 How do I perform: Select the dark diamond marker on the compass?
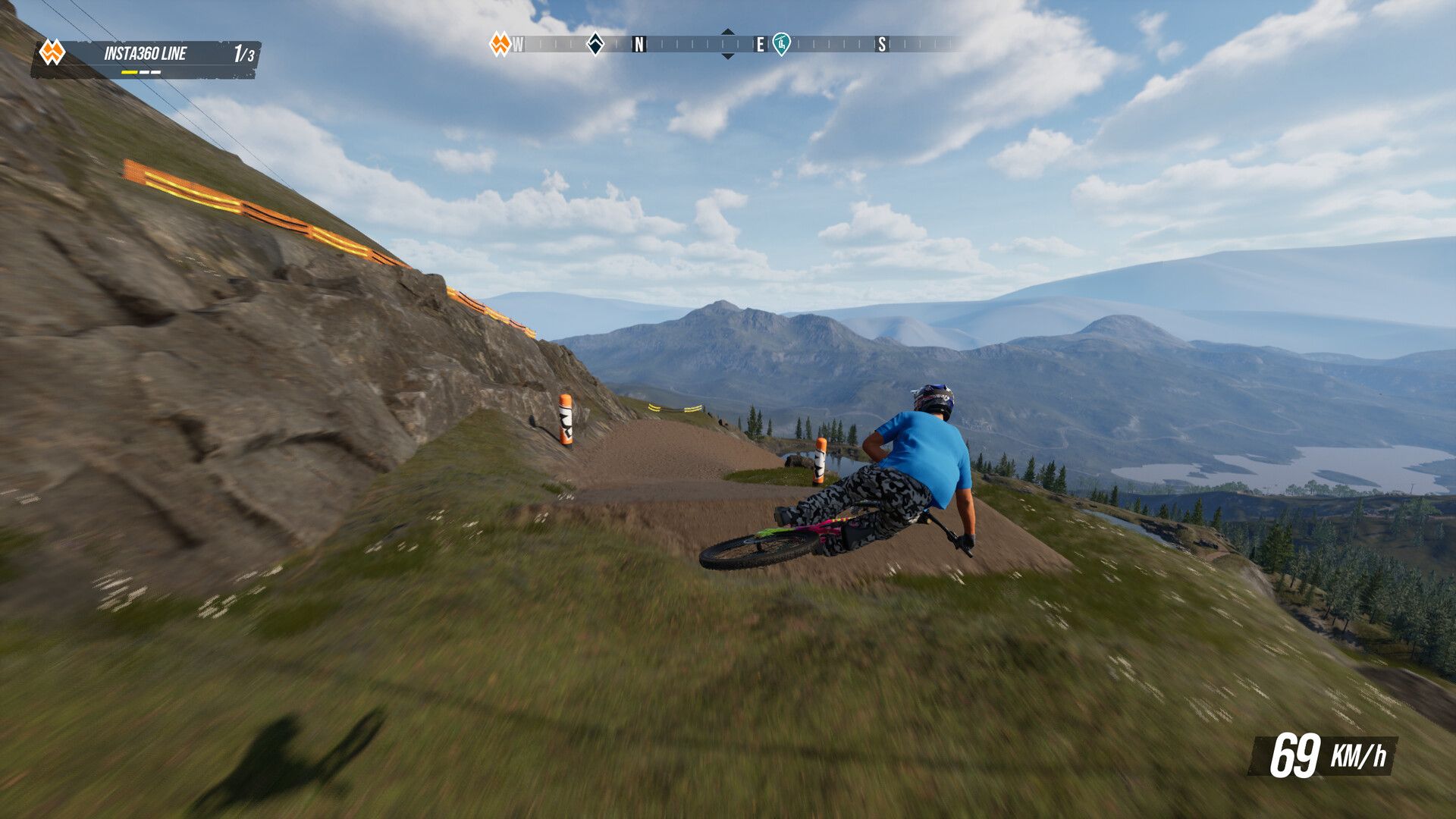click(x=595, y=44)
